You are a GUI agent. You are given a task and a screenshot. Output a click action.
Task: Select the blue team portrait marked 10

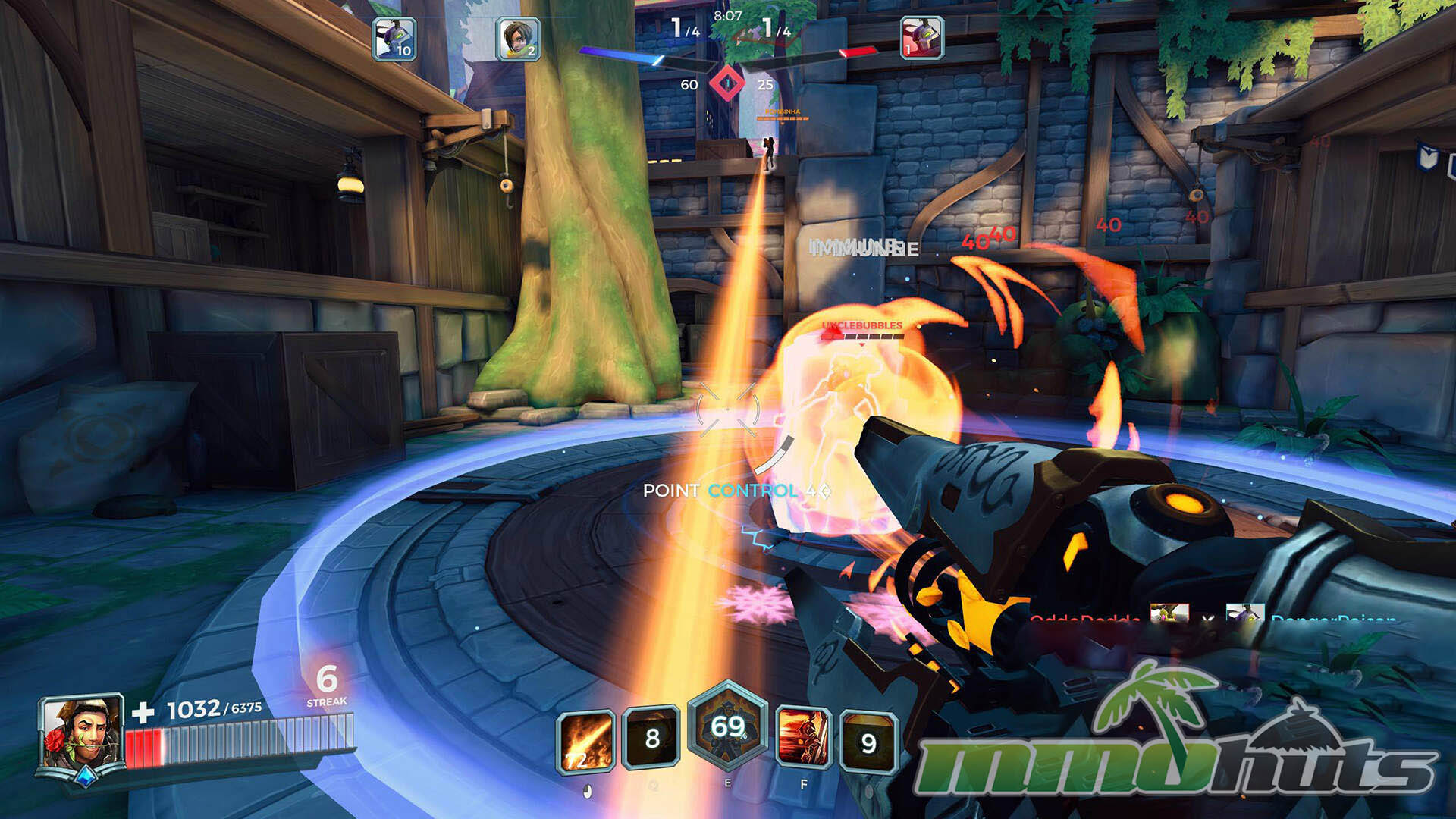[x=394, y=38]
